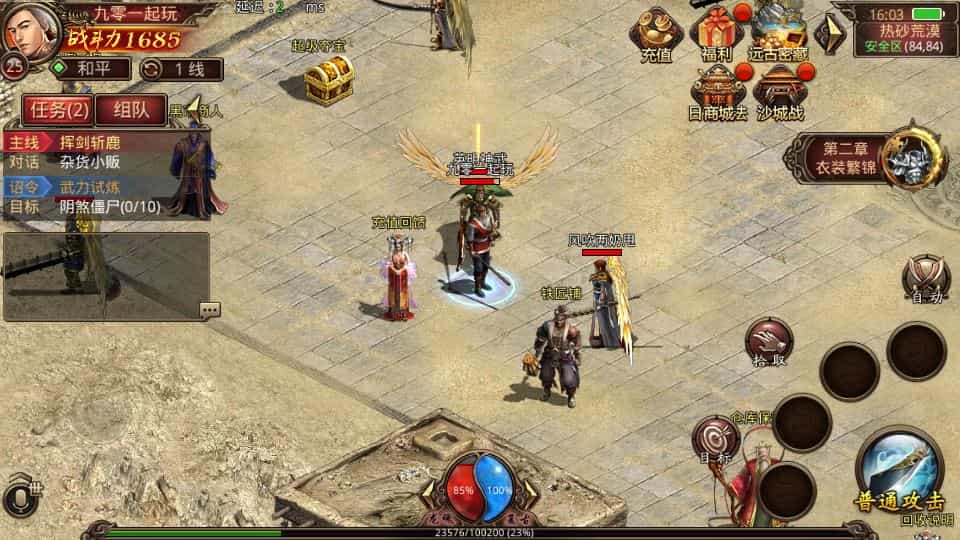Change the 和平 attack mode

pyautogui.click(x=91, y=69)
